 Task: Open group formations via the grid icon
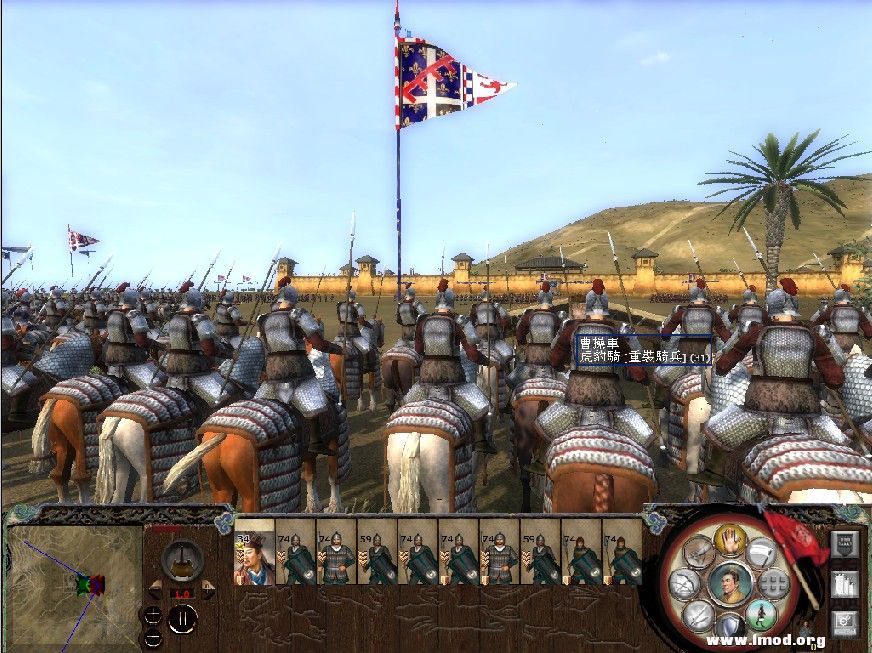(x=775, y=583)
